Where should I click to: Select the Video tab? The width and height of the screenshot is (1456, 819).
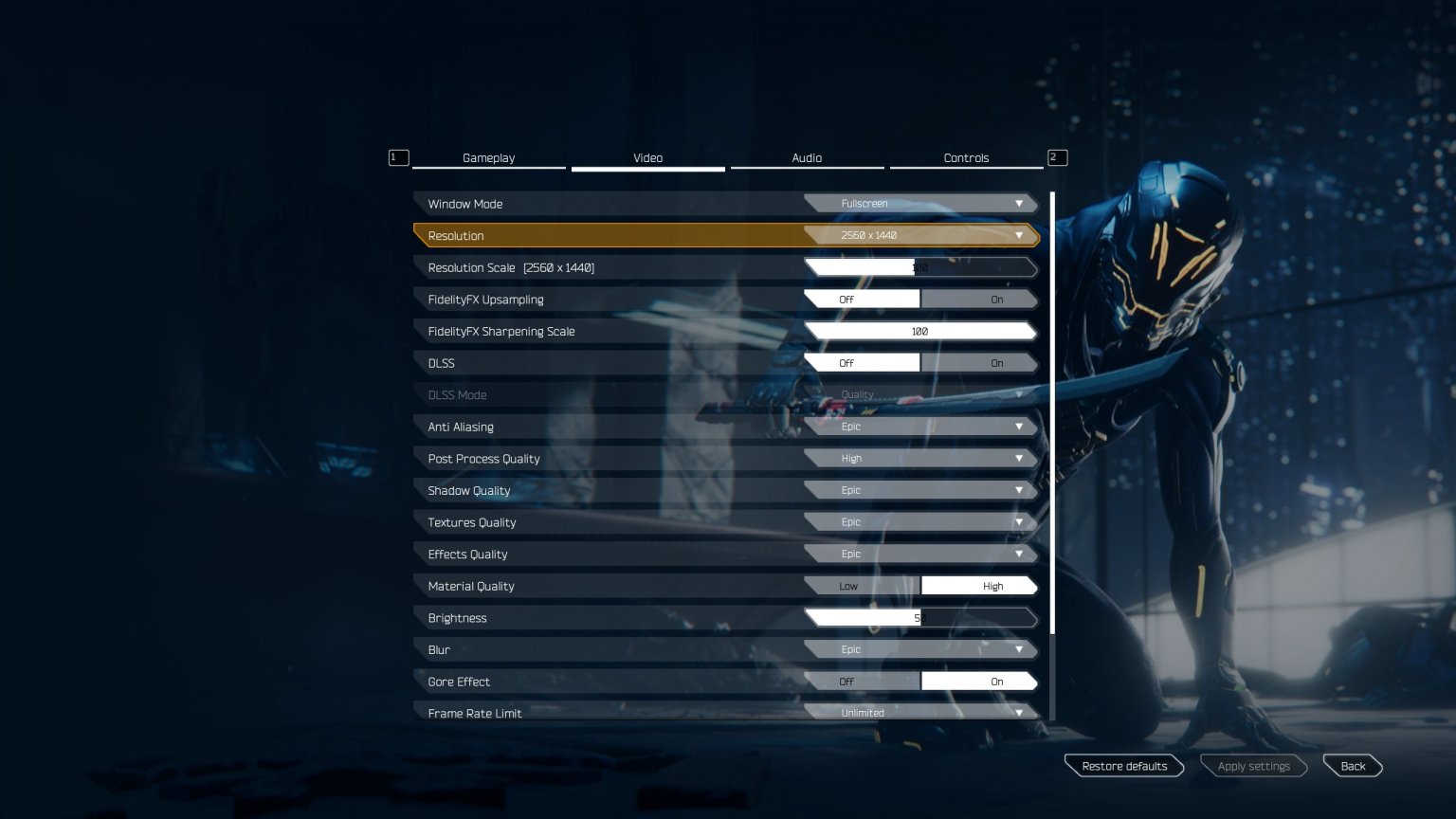coord(647,157)
